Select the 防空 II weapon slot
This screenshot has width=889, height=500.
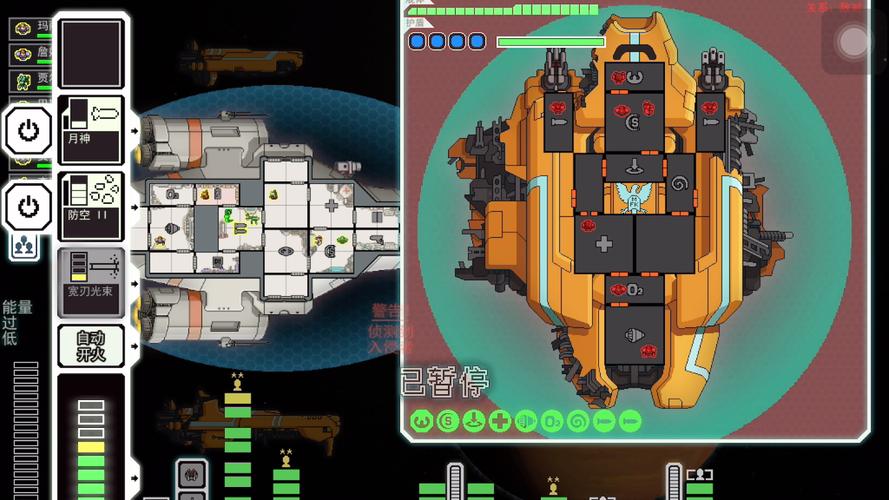point(91,205)
